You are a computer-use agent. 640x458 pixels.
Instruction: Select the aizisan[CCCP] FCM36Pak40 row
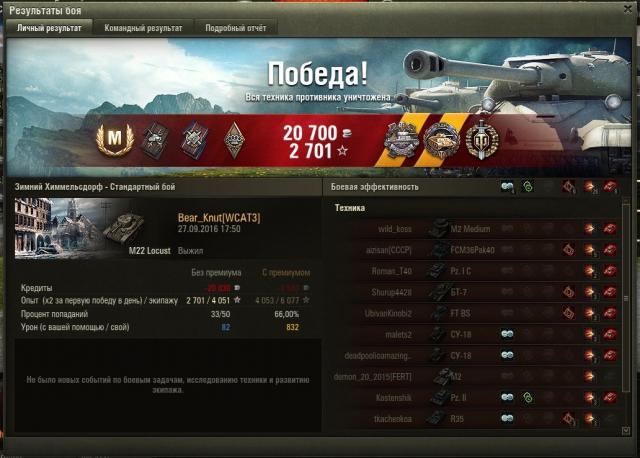click(x=470, y=249)
